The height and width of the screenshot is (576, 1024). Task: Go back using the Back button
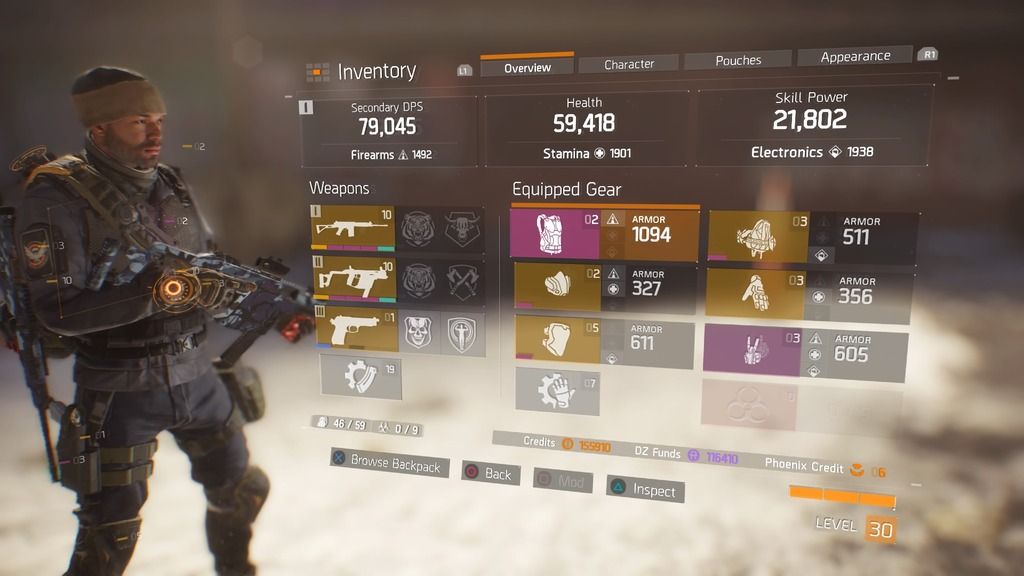490,473
